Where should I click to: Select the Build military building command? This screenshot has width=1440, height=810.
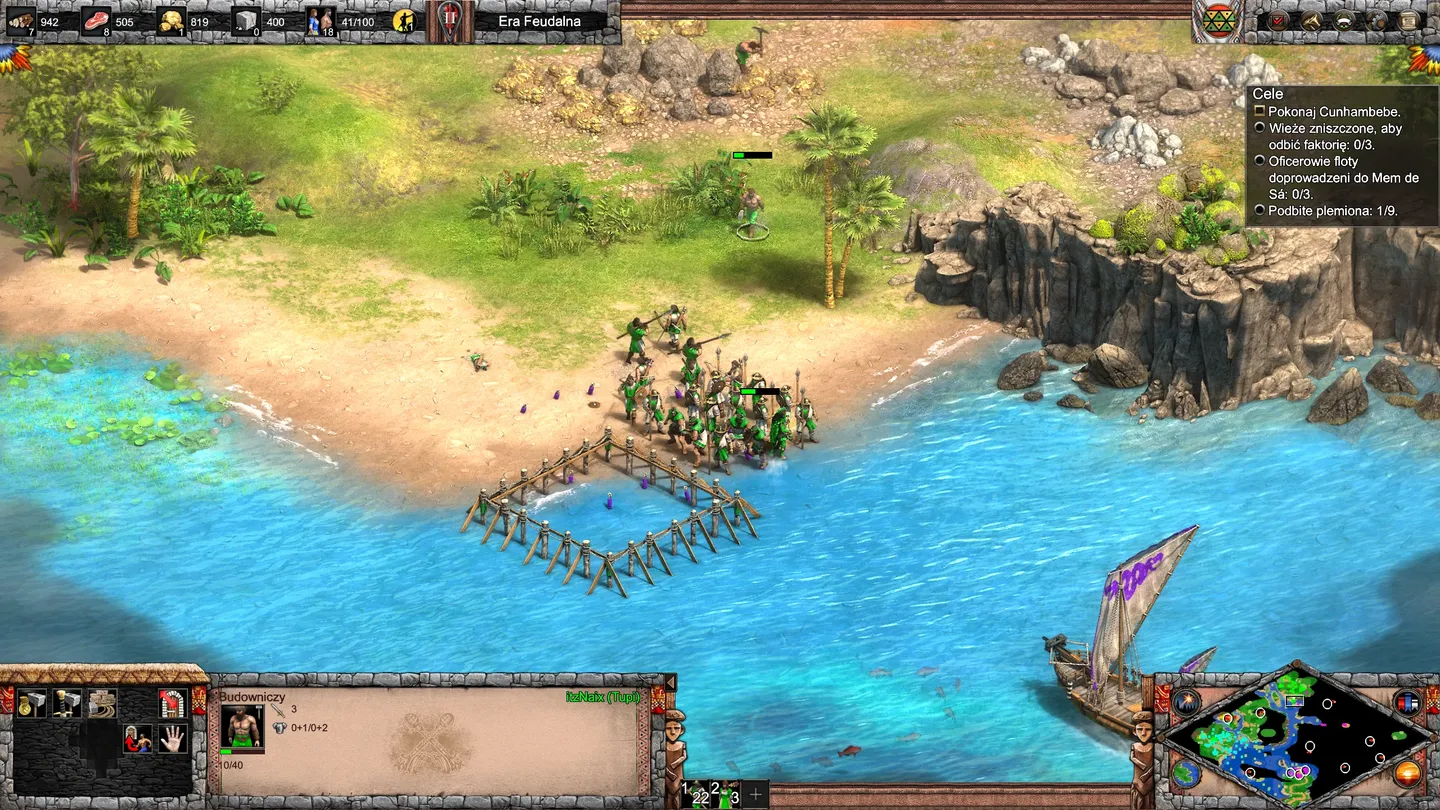point(66,703)
